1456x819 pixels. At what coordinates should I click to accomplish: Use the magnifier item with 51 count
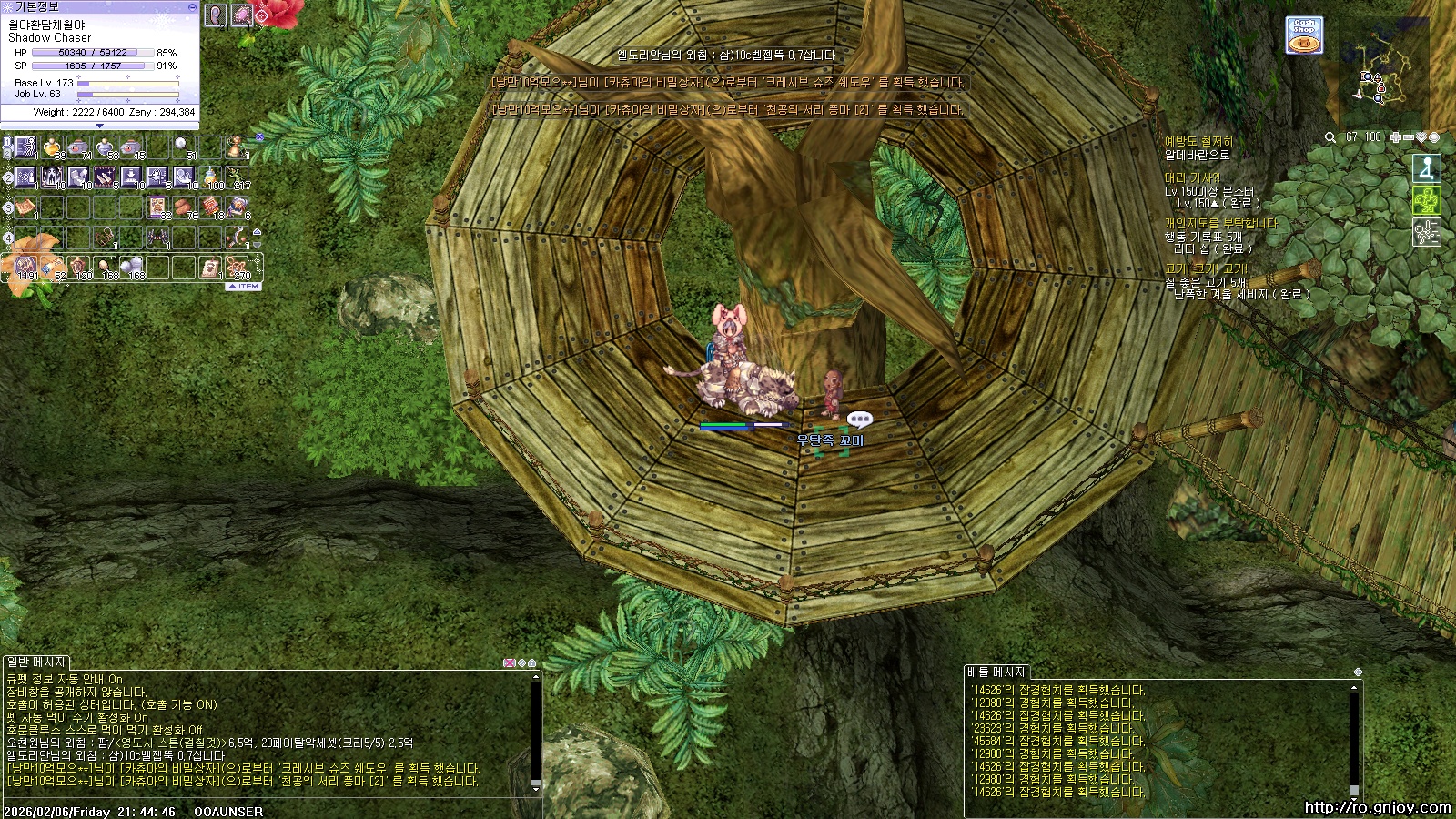coord(184,147)
